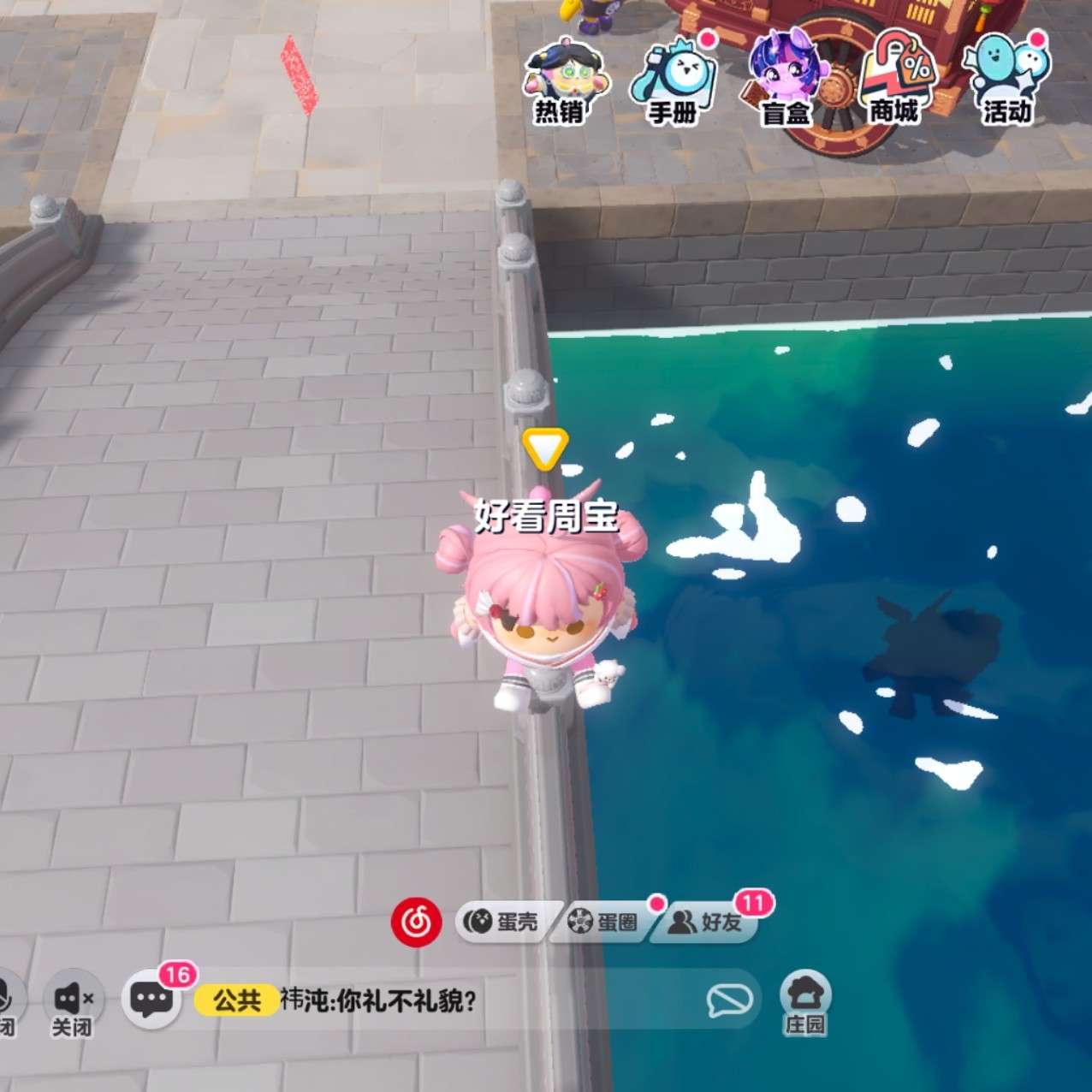1092x1092 pixels.
Task: Open the 活动 events panel
Action: [x=1006, y=81]
